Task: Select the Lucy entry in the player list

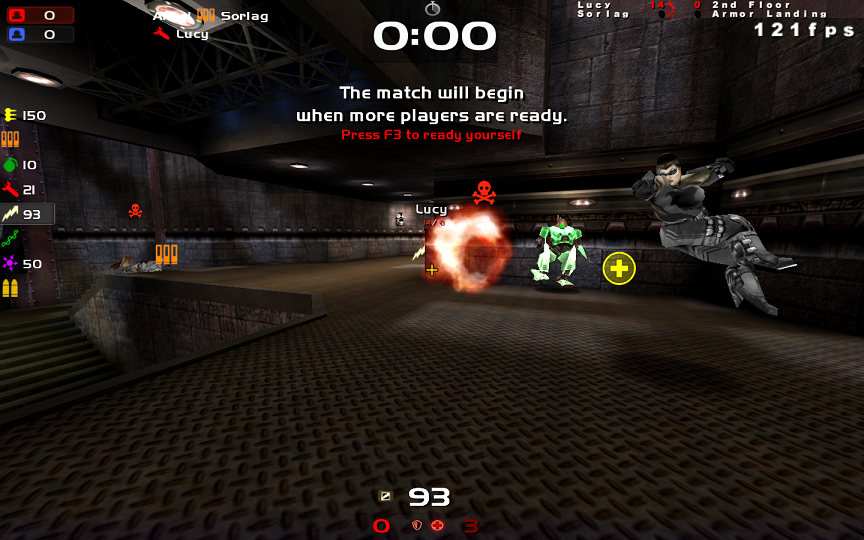Action: point(192,33)
